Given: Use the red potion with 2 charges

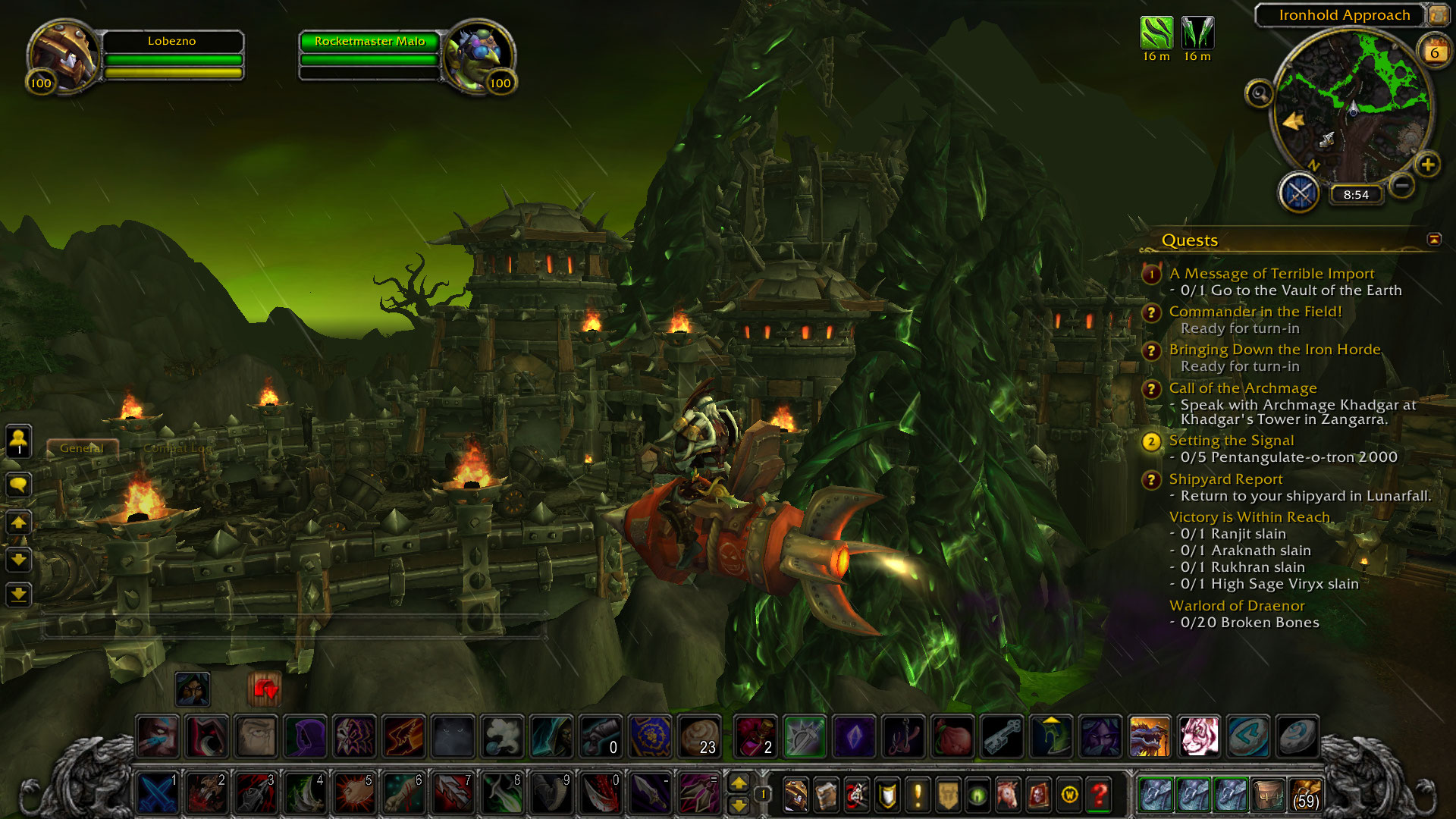Looking at the screenshot, I should [755, 736].
